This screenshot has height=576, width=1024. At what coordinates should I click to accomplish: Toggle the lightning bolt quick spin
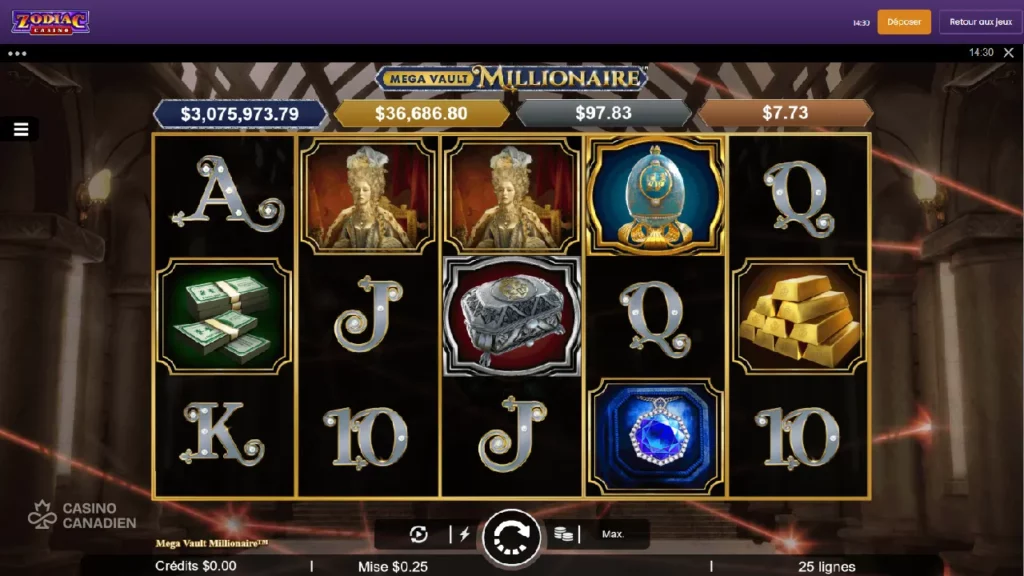click(x=463, y=534)
